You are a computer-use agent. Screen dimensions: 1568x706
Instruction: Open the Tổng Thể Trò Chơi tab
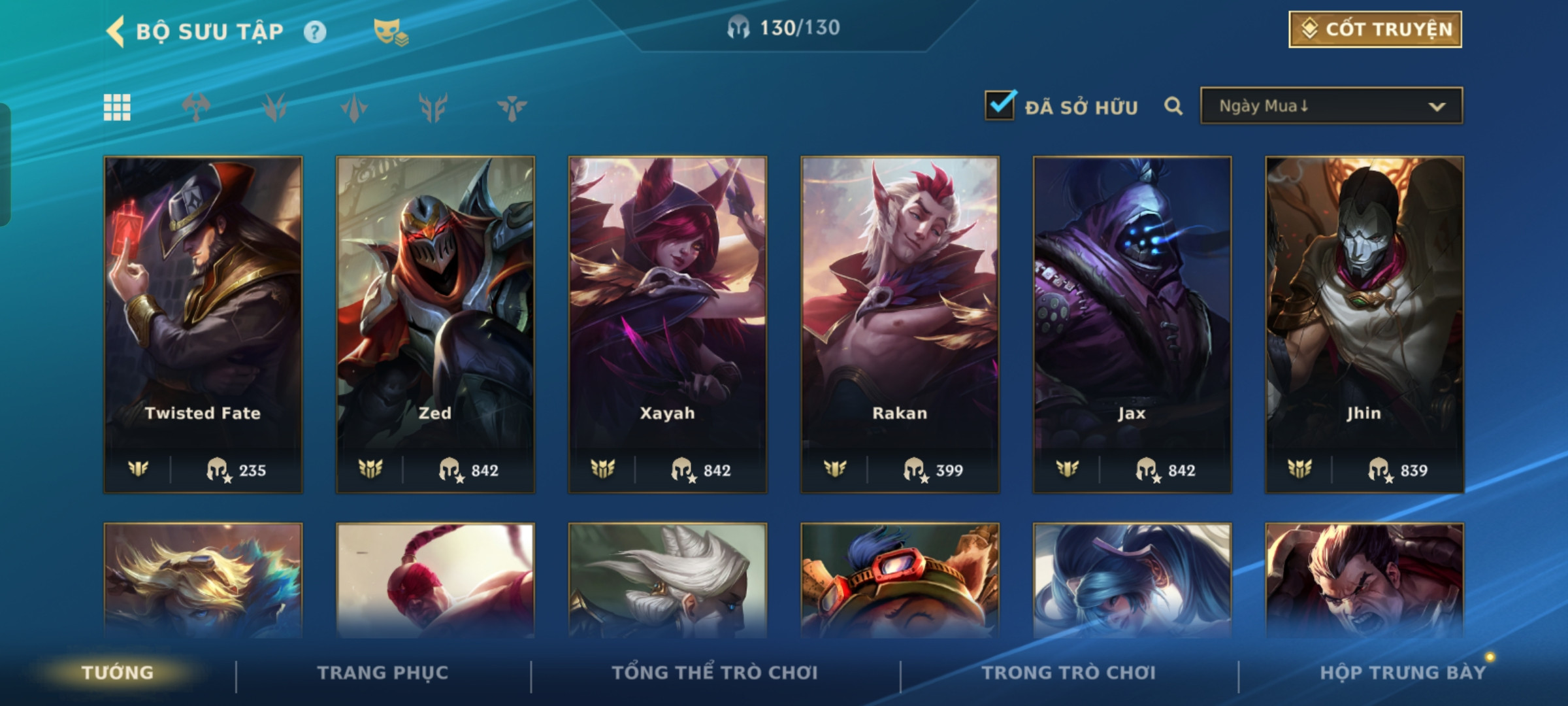click(715, 673)
